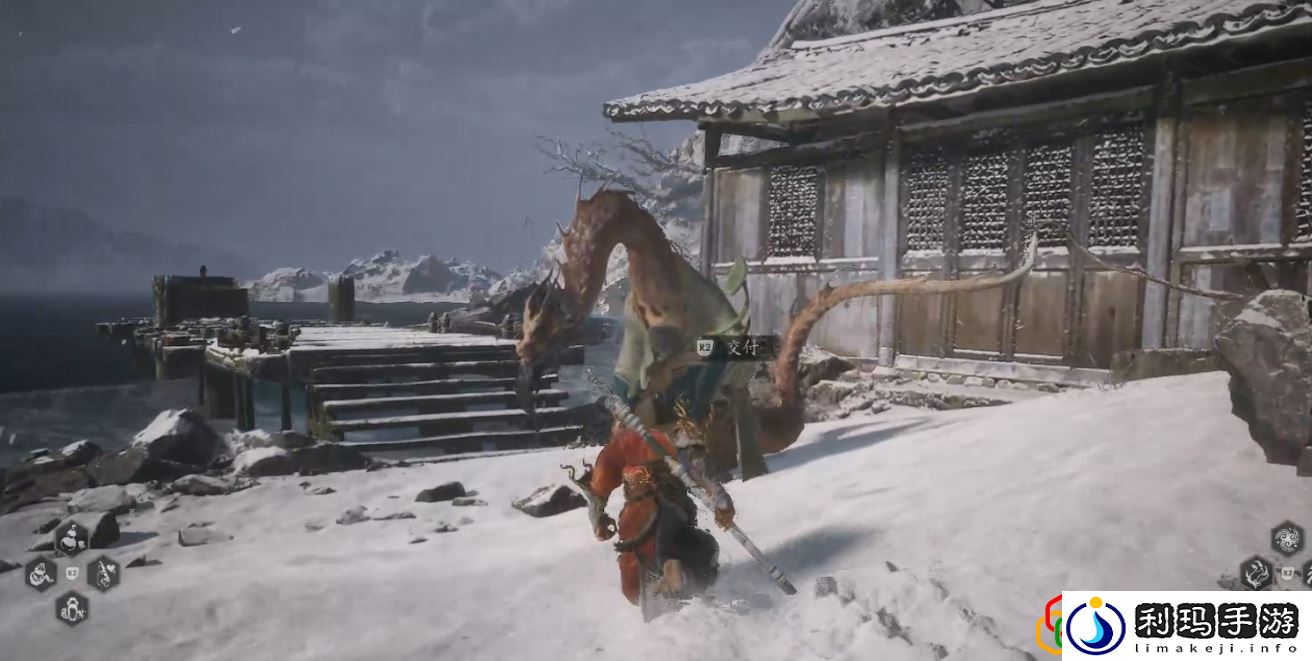
Task: Use the coiled snake jar item
Action: 41,574
